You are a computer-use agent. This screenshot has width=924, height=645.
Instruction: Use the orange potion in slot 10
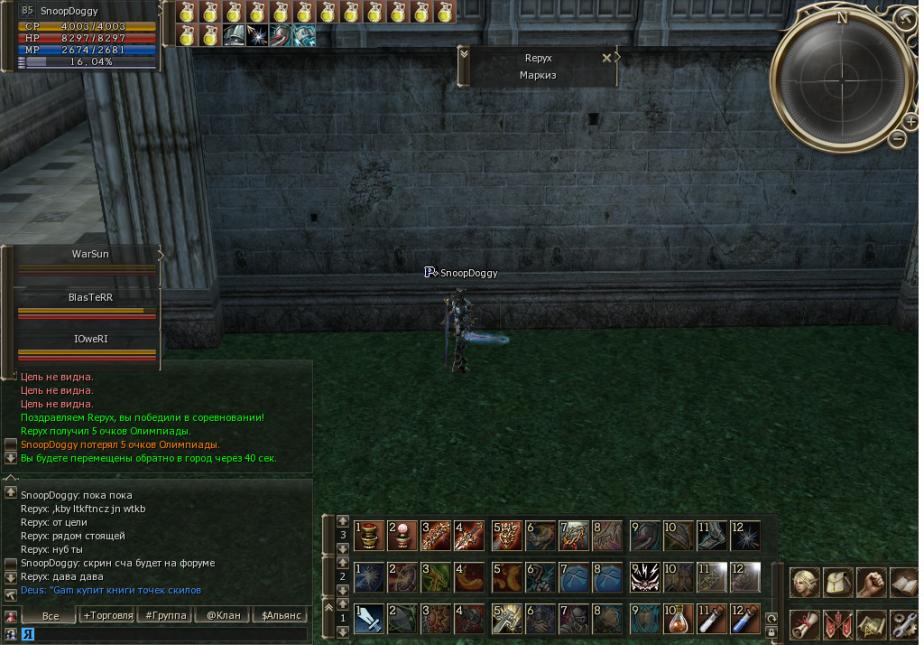(678, 619)
